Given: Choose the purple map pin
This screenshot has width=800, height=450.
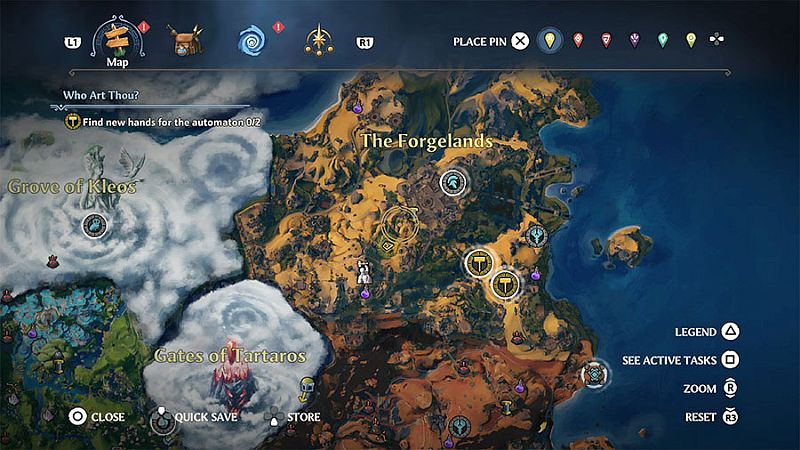Looking at the screenshot, I should (x=634, y=41).
